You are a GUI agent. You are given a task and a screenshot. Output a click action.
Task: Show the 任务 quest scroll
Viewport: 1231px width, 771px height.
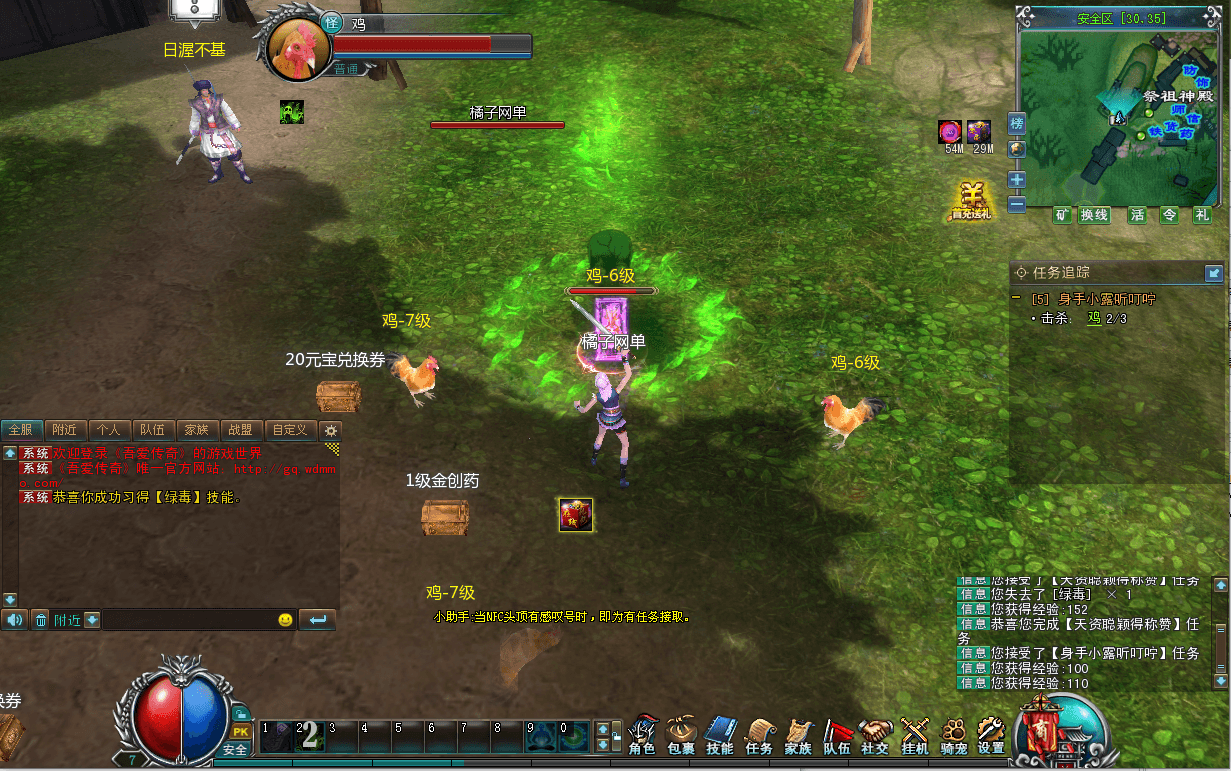759,735
